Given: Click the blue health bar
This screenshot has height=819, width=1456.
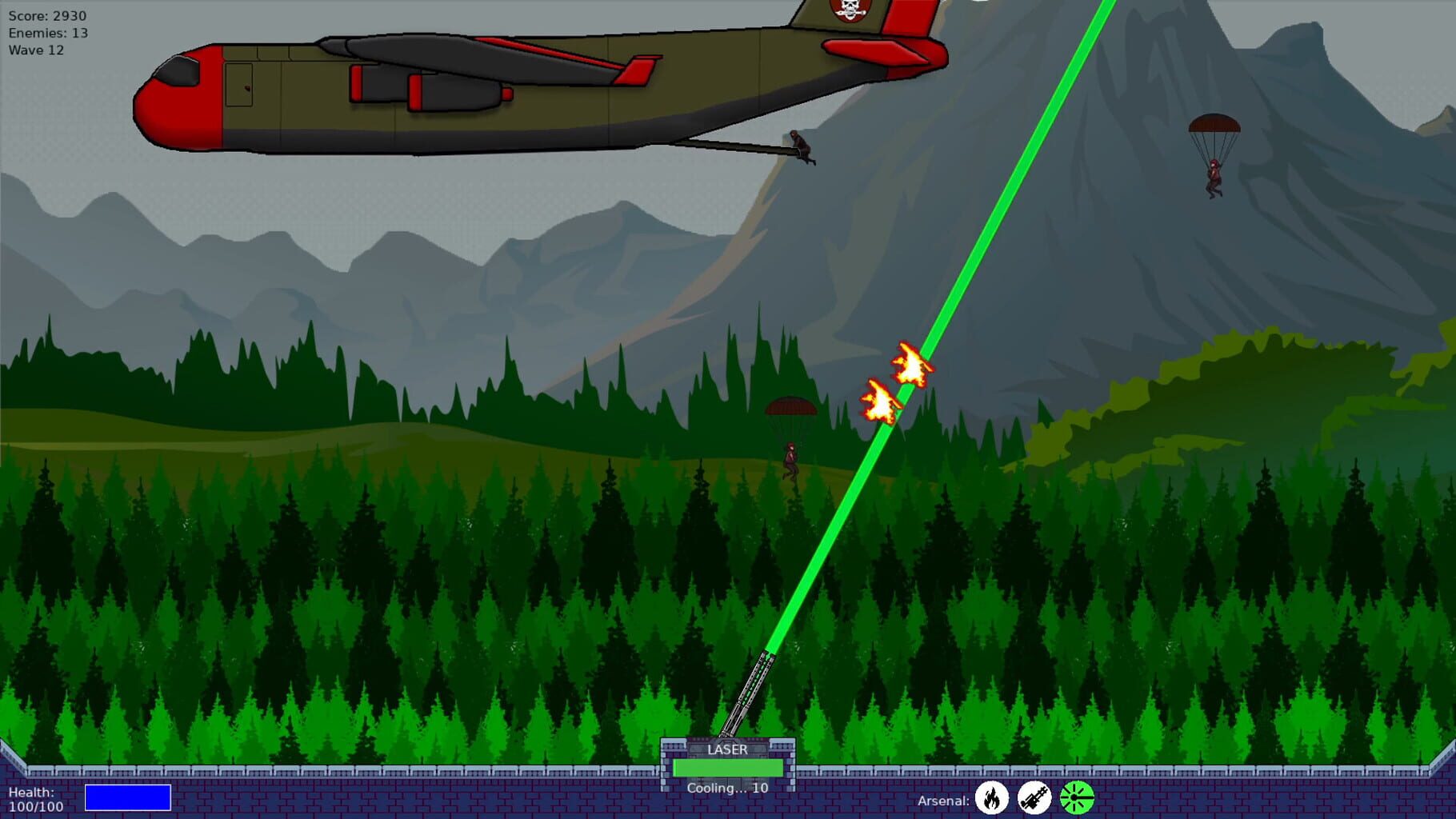Looking at the screenshot, I should tap(128, 797).
